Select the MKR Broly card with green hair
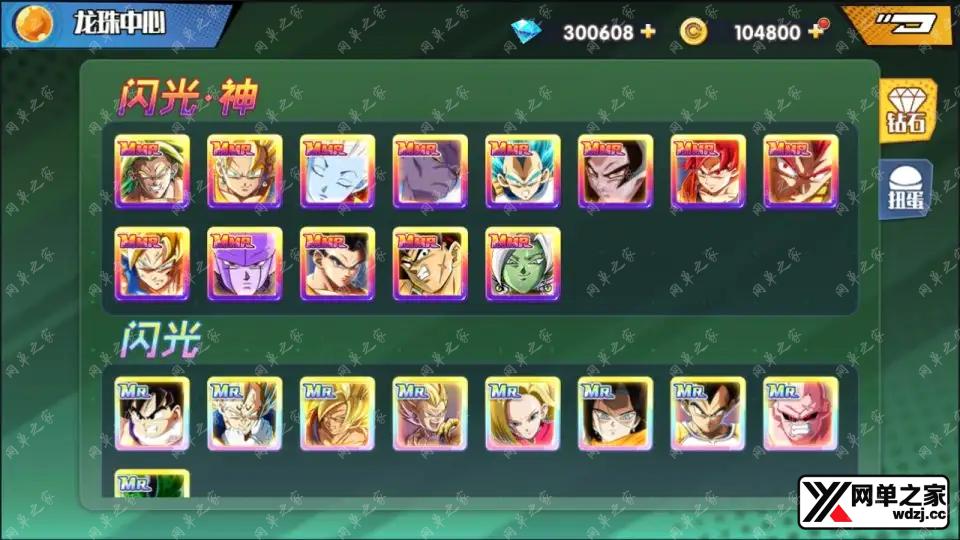 click(152, 171)
